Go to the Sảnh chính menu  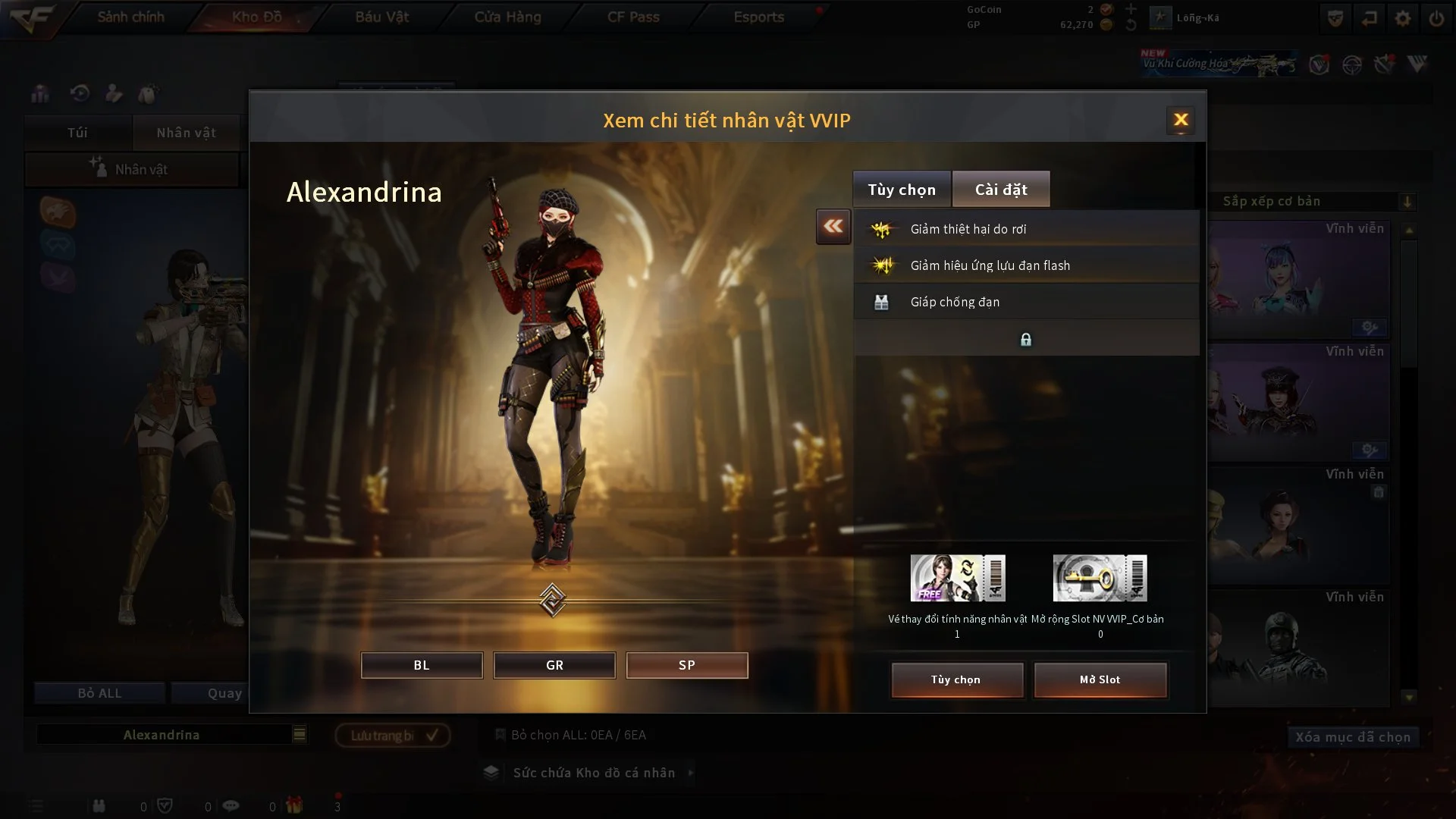tap(130, 17)
